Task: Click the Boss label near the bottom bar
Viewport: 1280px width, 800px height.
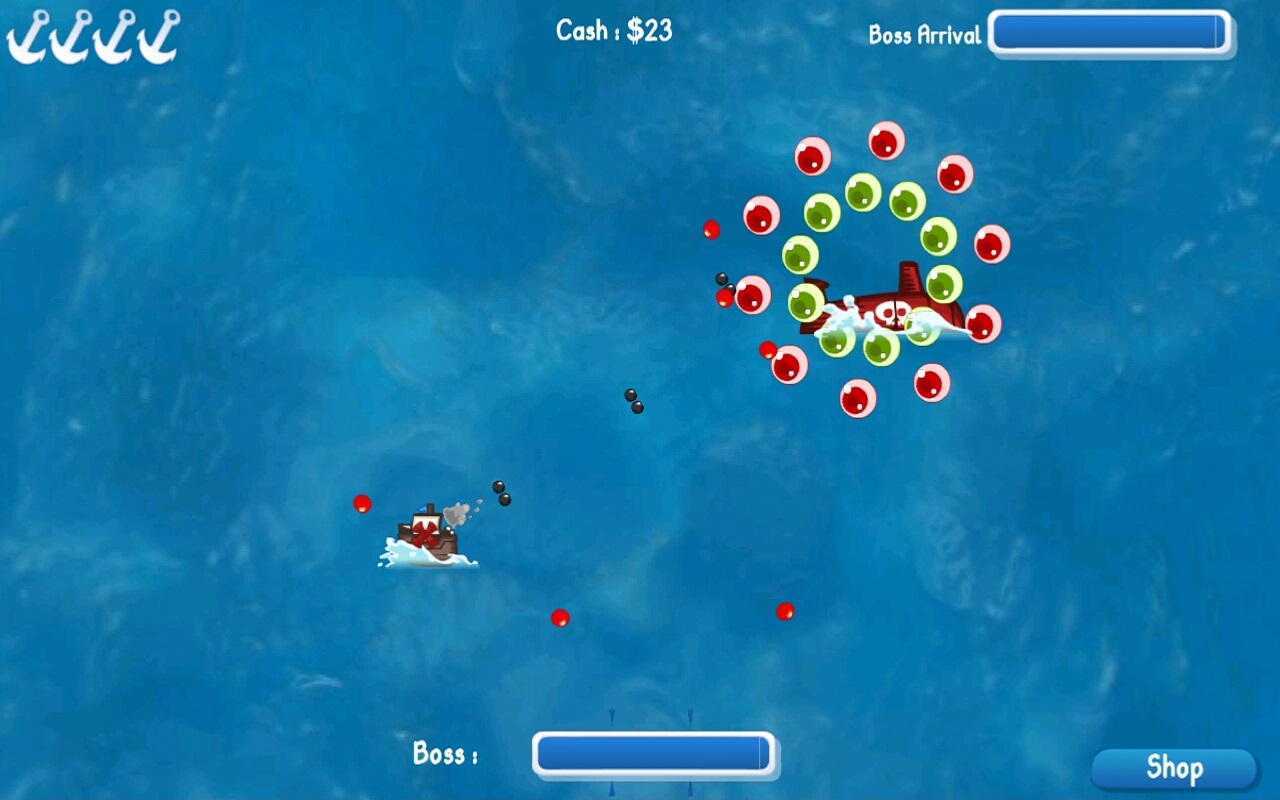Action: pos(443,755)
